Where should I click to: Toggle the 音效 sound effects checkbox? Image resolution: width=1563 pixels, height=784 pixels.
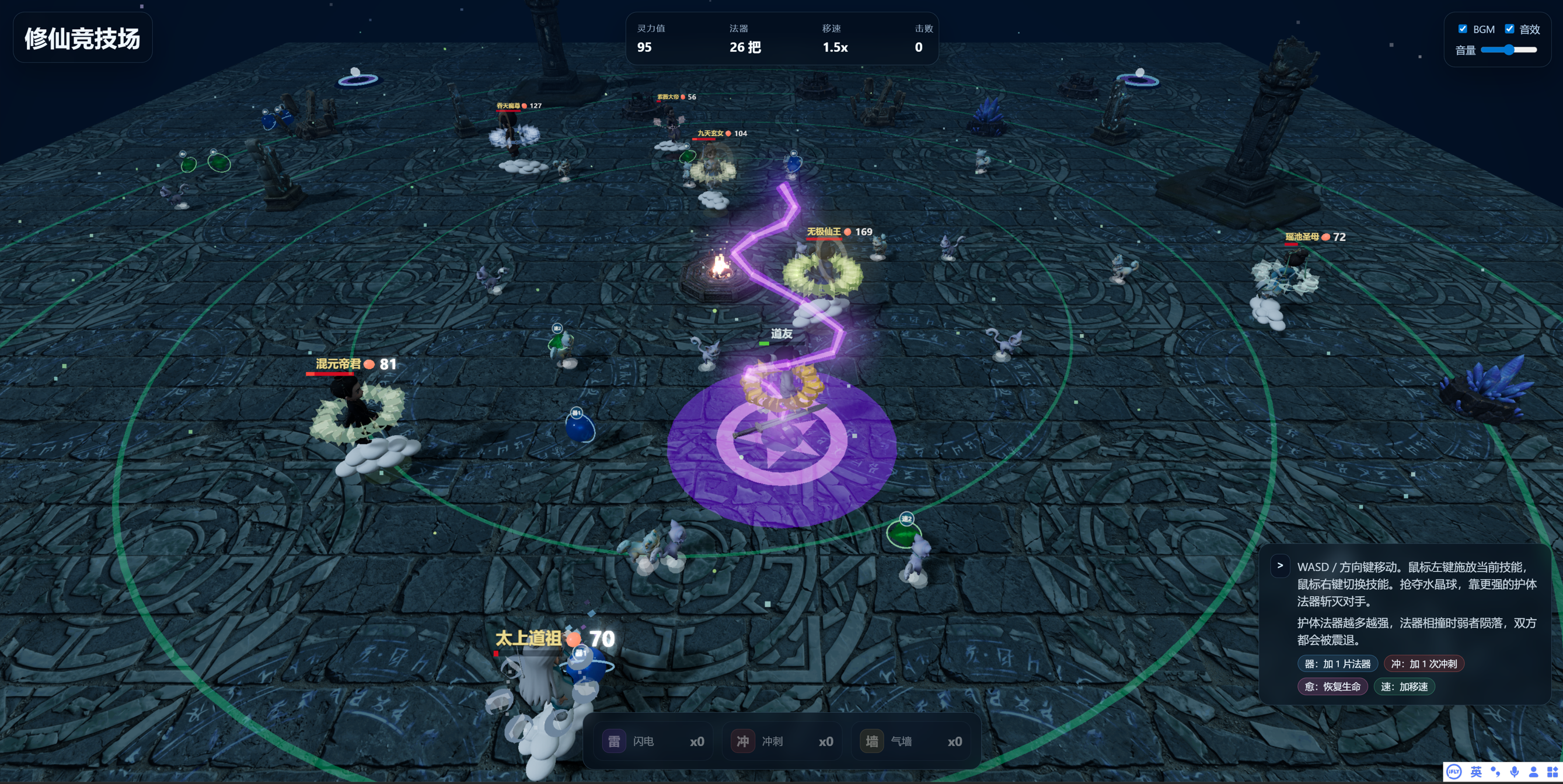(x=1509, y=29)
